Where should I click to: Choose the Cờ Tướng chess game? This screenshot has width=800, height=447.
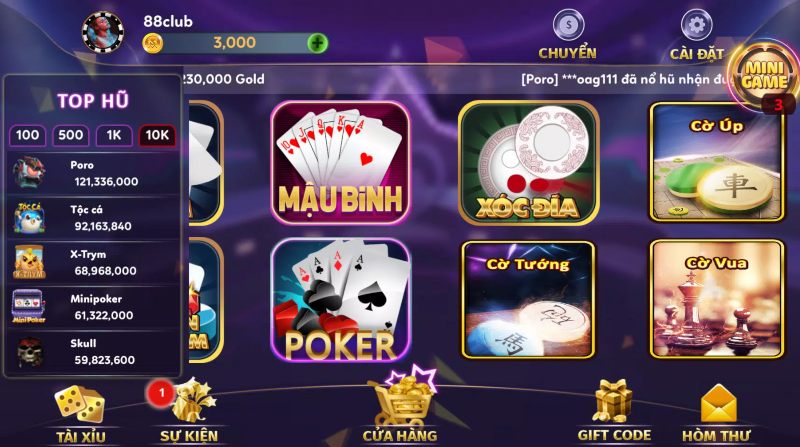click(x=528, y=300)
